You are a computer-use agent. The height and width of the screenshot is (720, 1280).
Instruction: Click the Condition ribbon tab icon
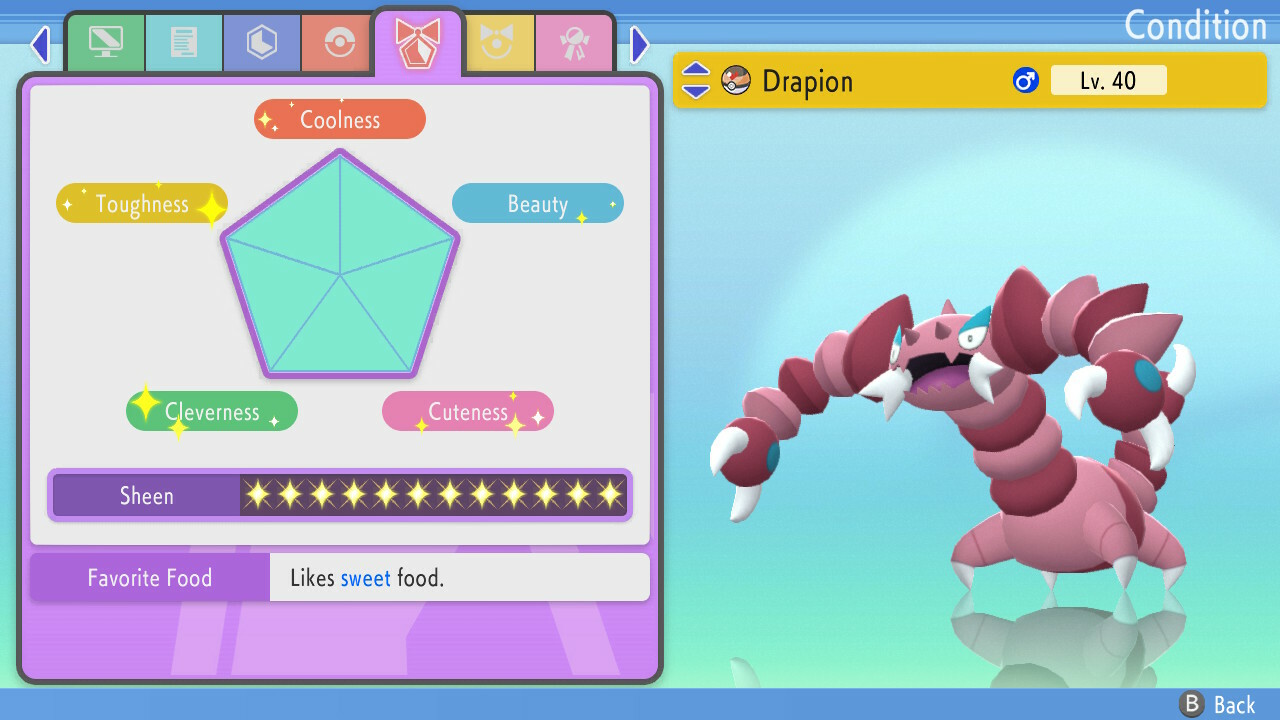tap(418, 40)
